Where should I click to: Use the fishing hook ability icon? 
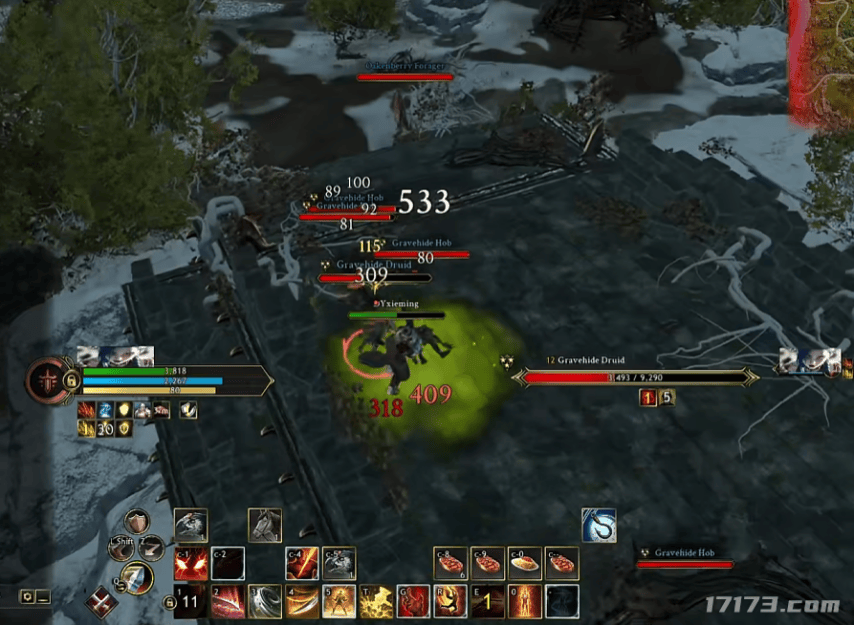click(599, 525)
